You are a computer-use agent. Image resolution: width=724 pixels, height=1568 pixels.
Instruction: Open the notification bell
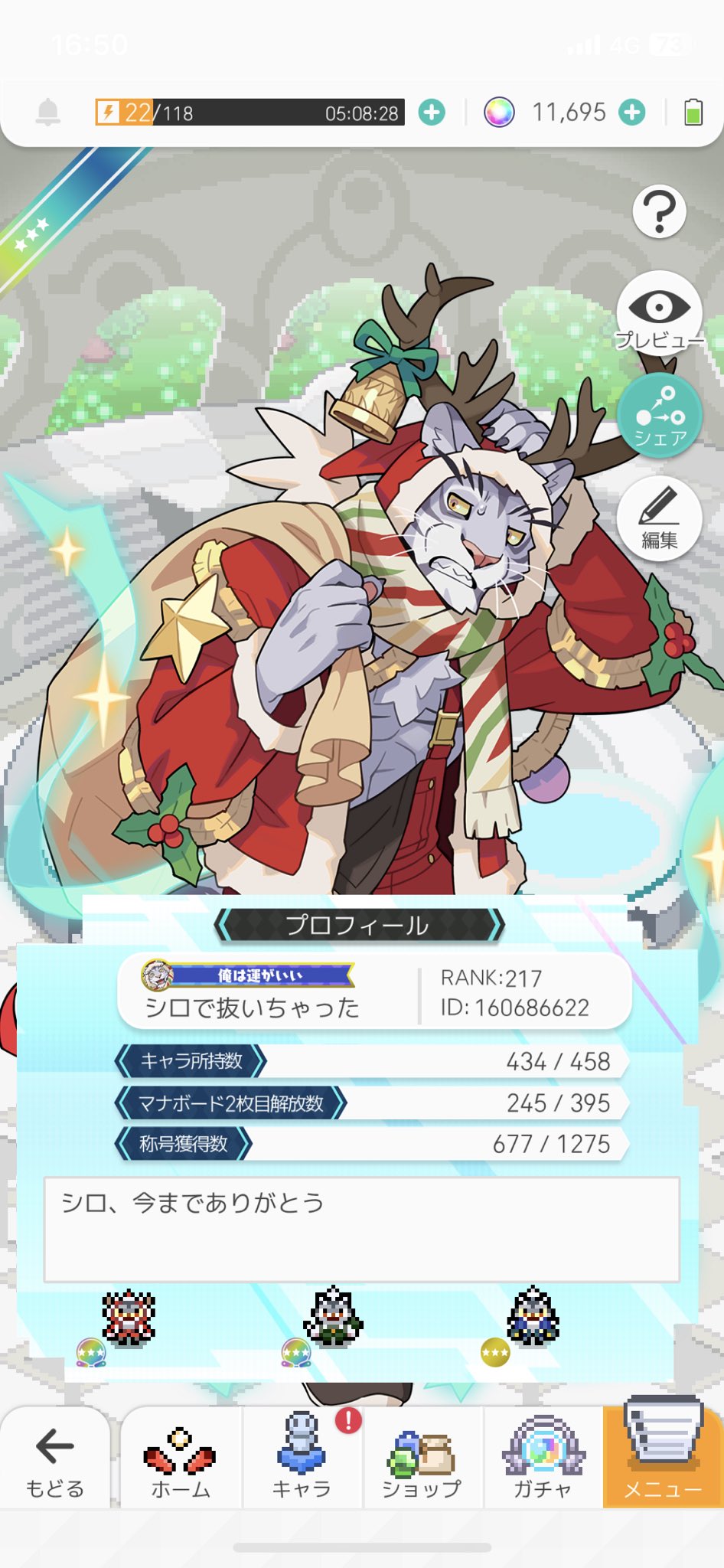click(x=48, y=113)
